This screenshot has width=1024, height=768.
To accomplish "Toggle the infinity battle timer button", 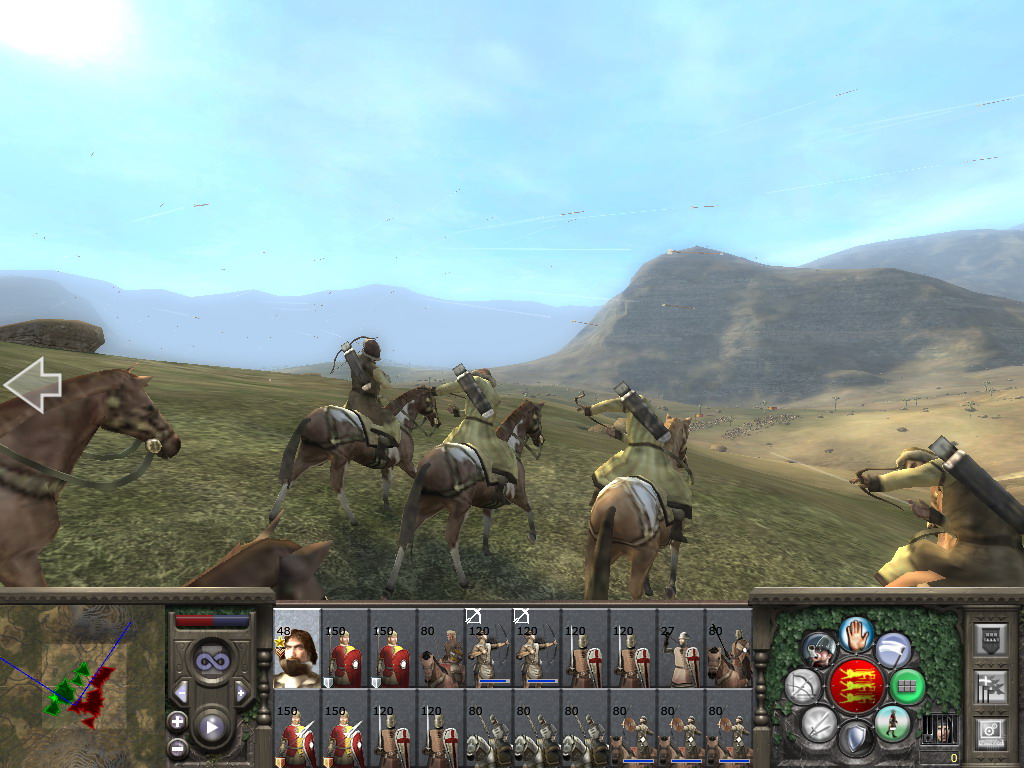I will tap(211, 661).
